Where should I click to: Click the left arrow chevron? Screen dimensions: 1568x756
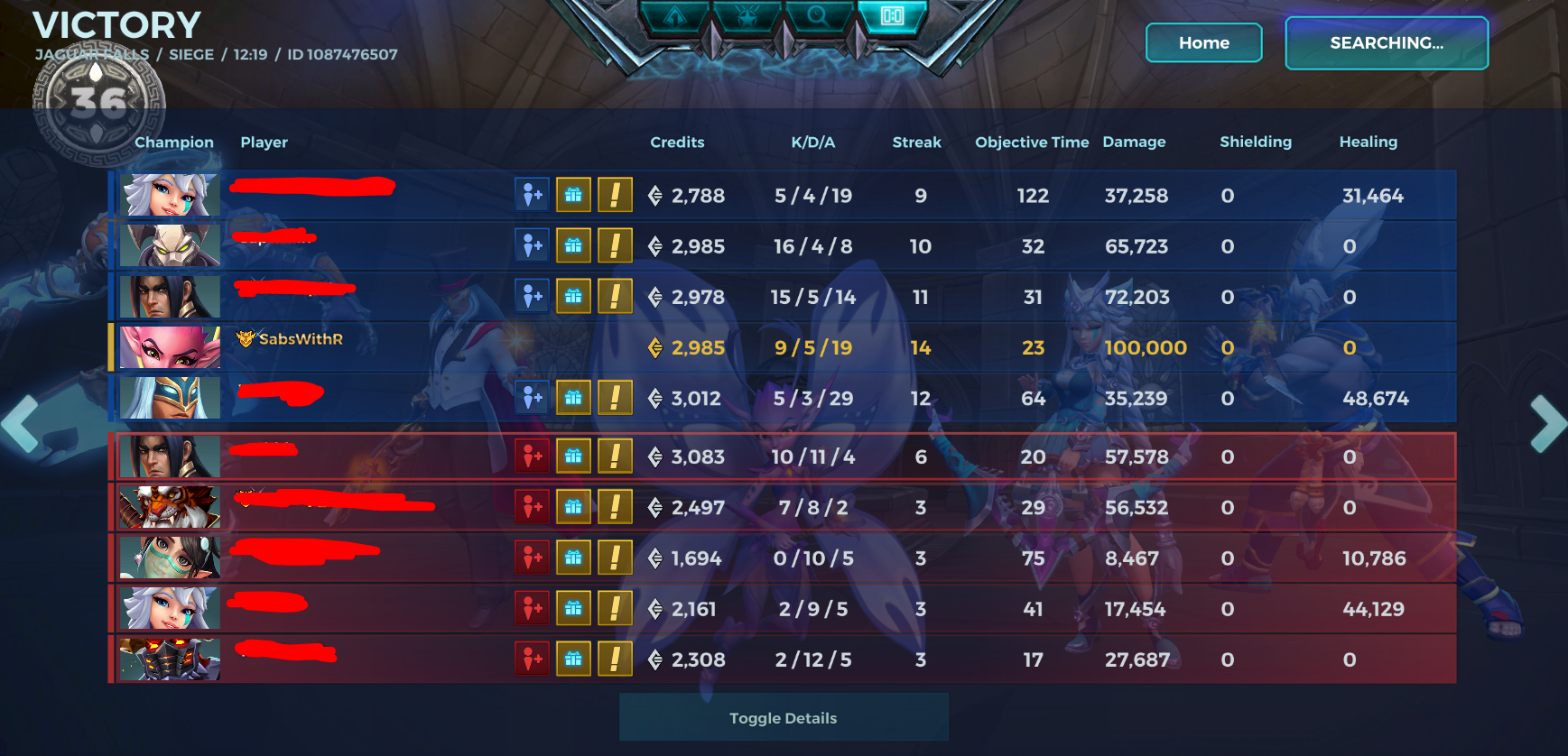tap(20, 424)
